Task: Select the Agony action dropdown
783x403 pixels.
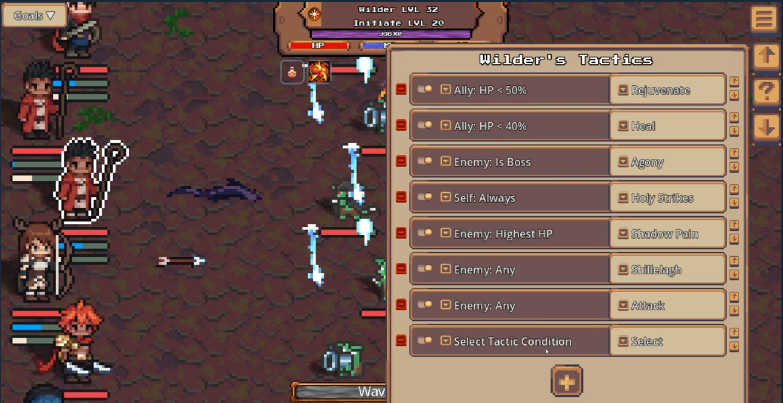Action: [666, 162]
